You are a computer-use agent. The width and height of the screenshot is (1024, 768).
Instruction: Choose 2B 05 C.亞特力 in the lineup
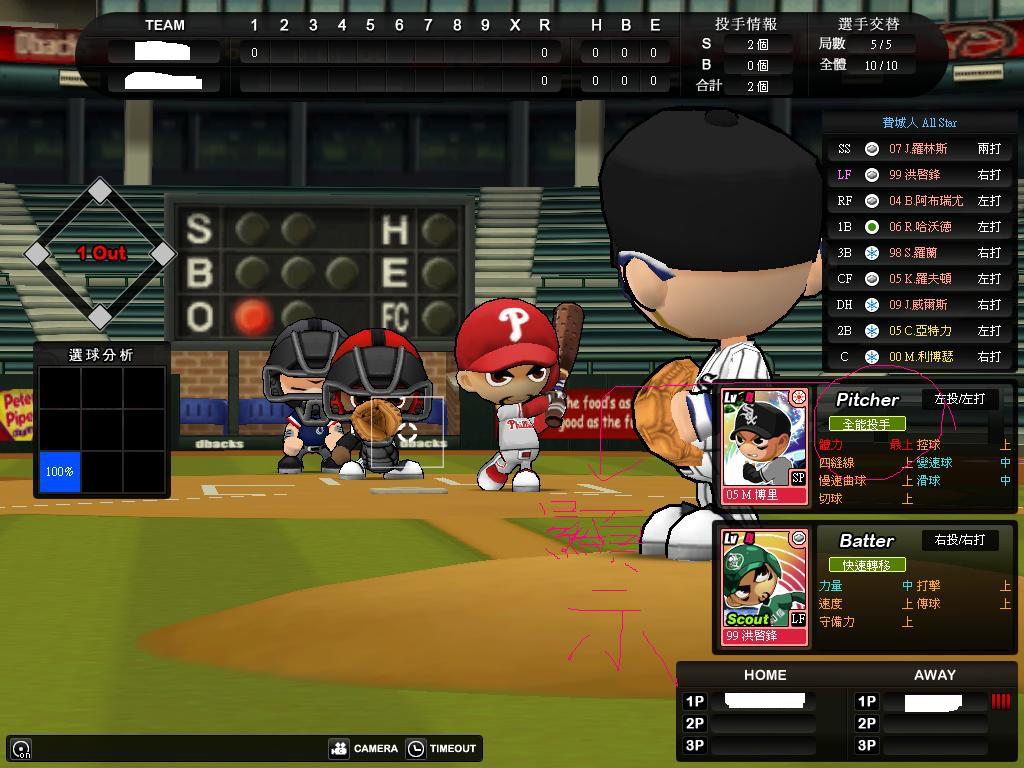pos(920,331)
